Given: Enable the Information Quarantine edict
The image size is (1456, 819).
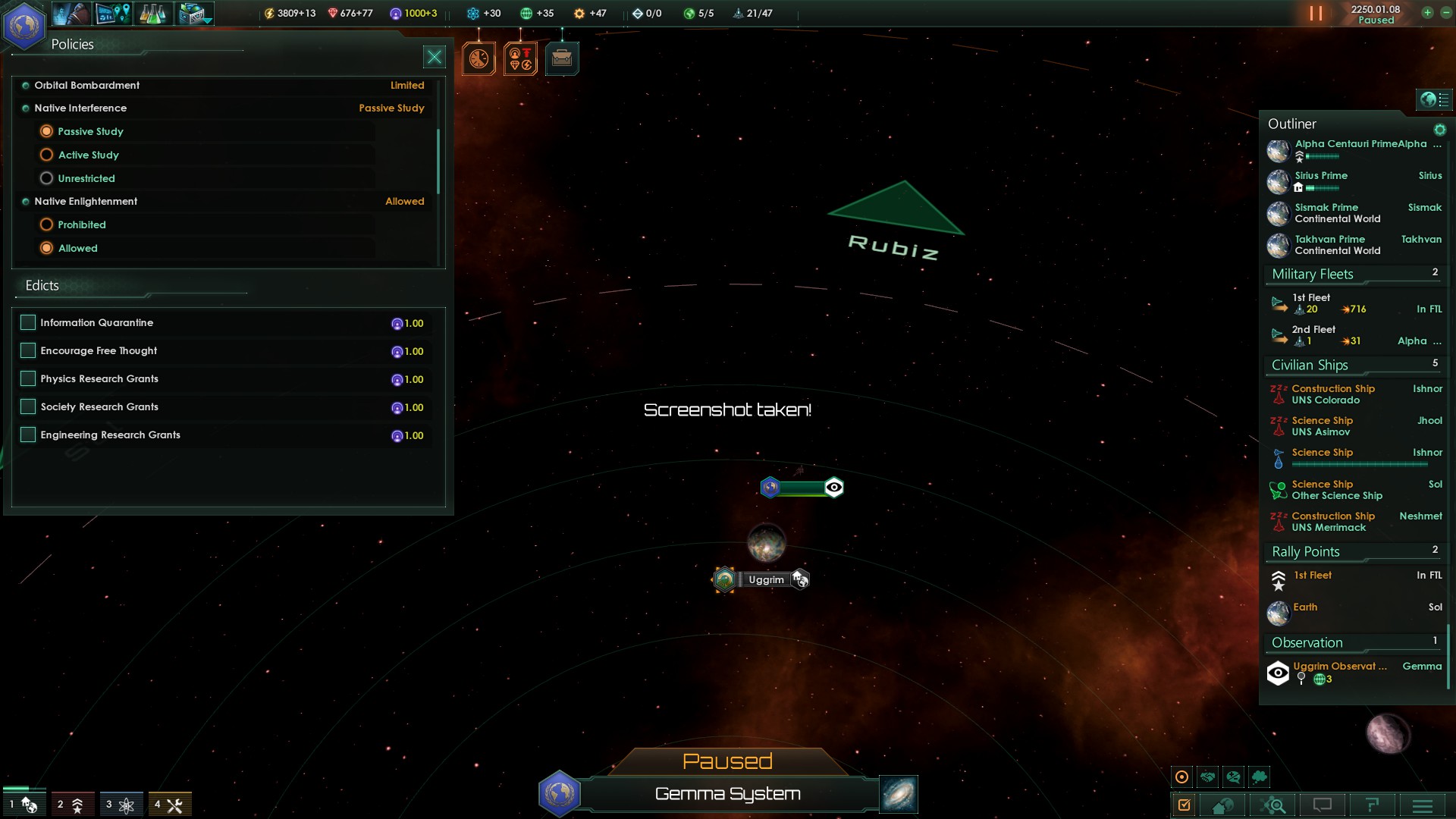Looking at the screenshot, I should [x=28, y=322].
